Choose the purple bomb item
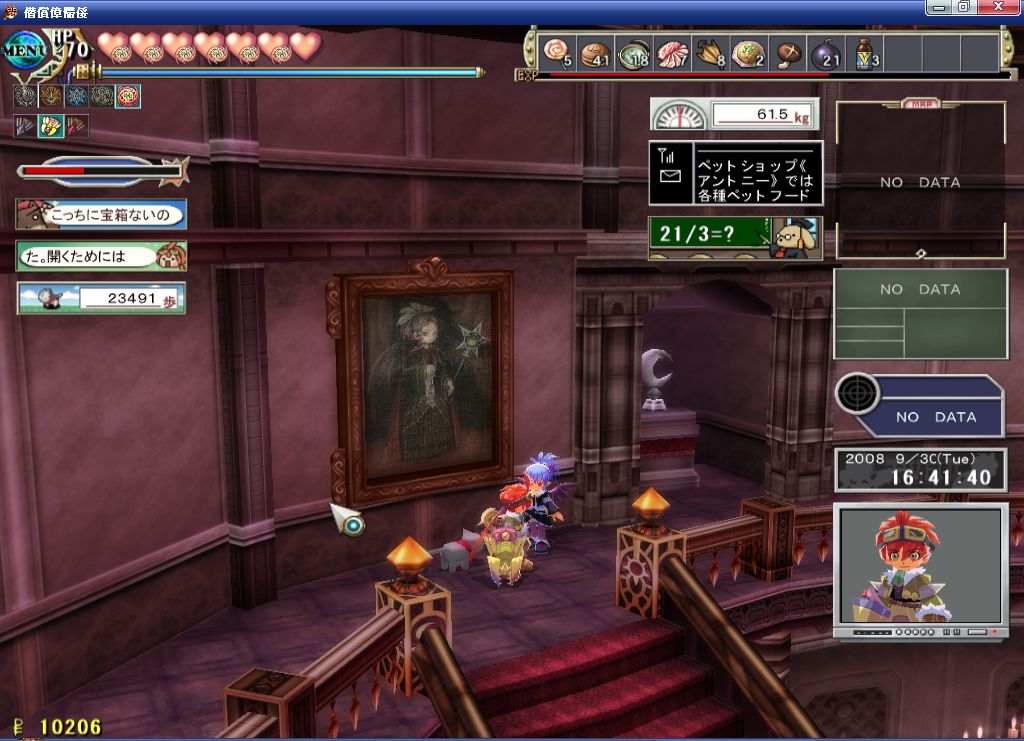This screenshot has width=1024, height=741. 825,51
